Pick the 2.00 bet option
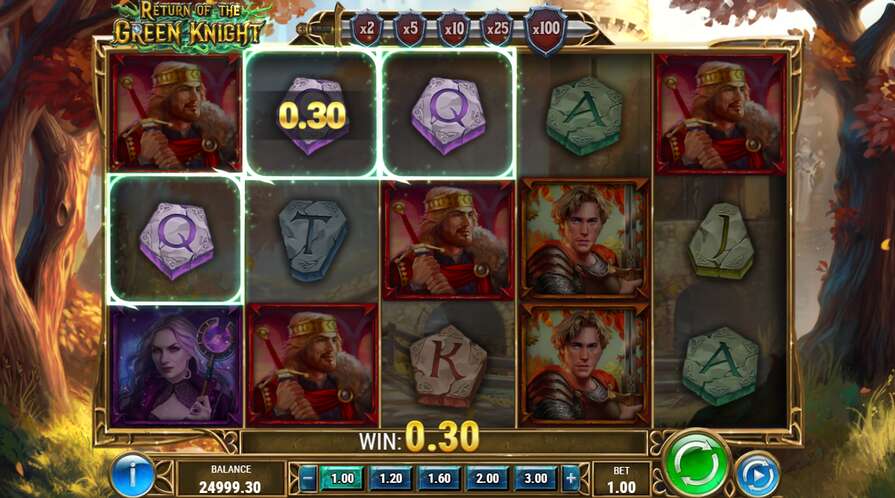Image resolution: width=895 pixels, height=498 pixels. (x=487, y=478)
